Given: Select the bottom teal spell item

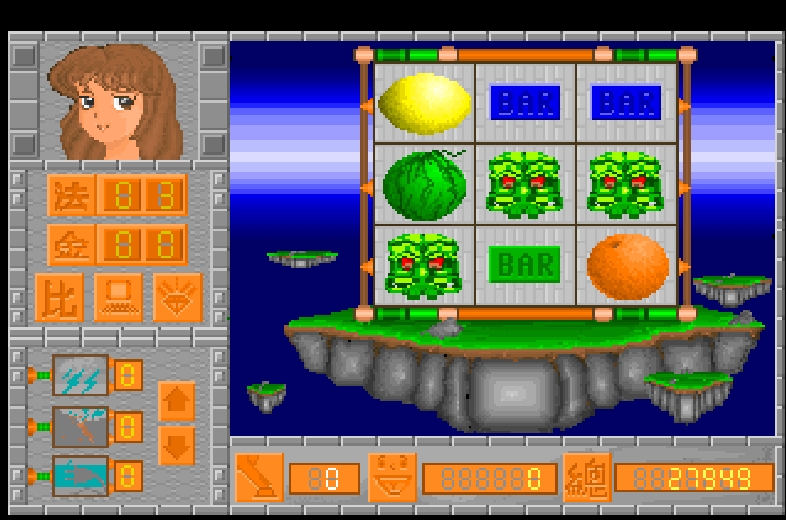Looking at the screenshot, I should point(80,475).
